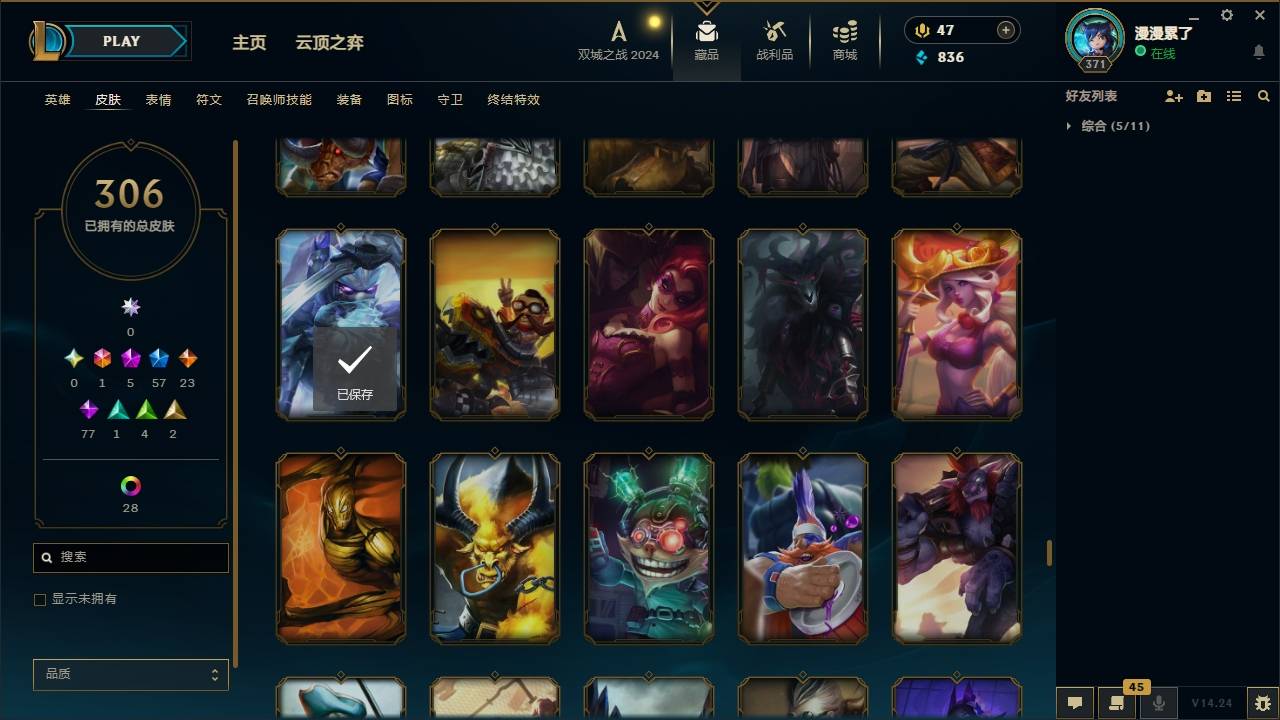Open the 商城 (Store) icon
The height and width of the screenshot is (720, 1280).
pos(843,32)
